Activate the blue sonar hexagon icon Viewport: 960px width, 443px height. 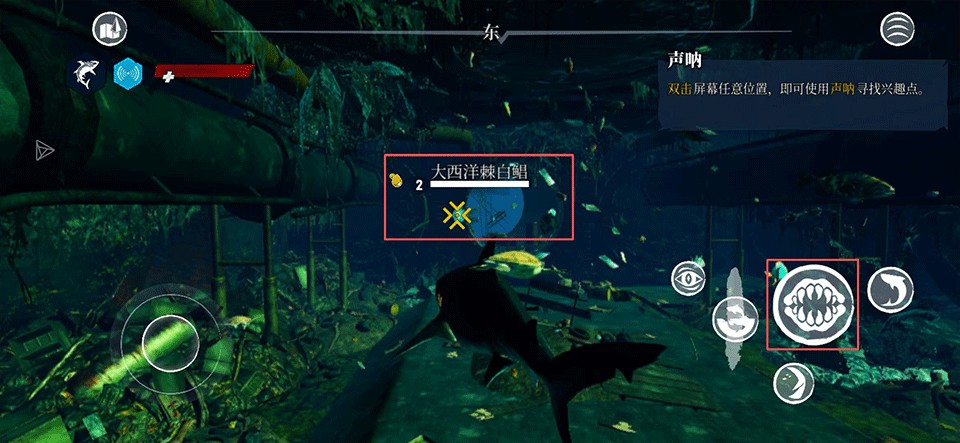(128, 74)
